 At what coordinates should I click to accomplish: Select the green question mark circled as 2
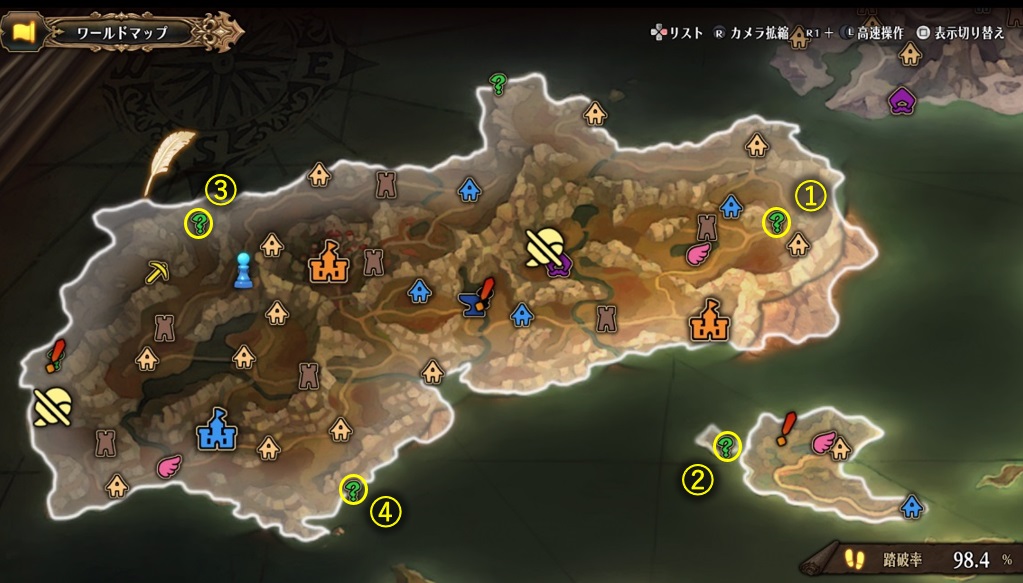pyautogui.click(x=727, y=443)
